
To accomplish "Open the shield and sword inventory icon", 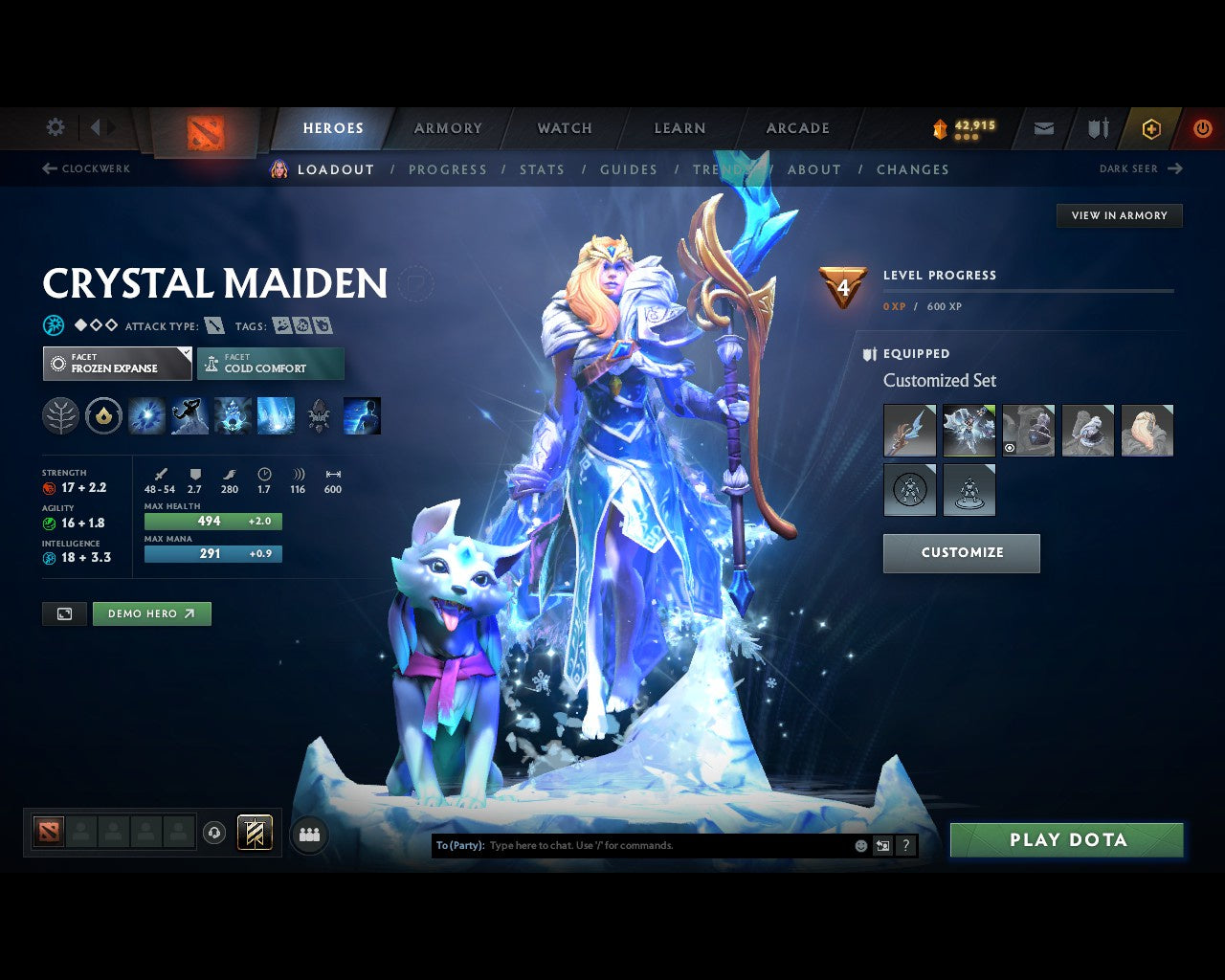I will (x=1097, y=127).
